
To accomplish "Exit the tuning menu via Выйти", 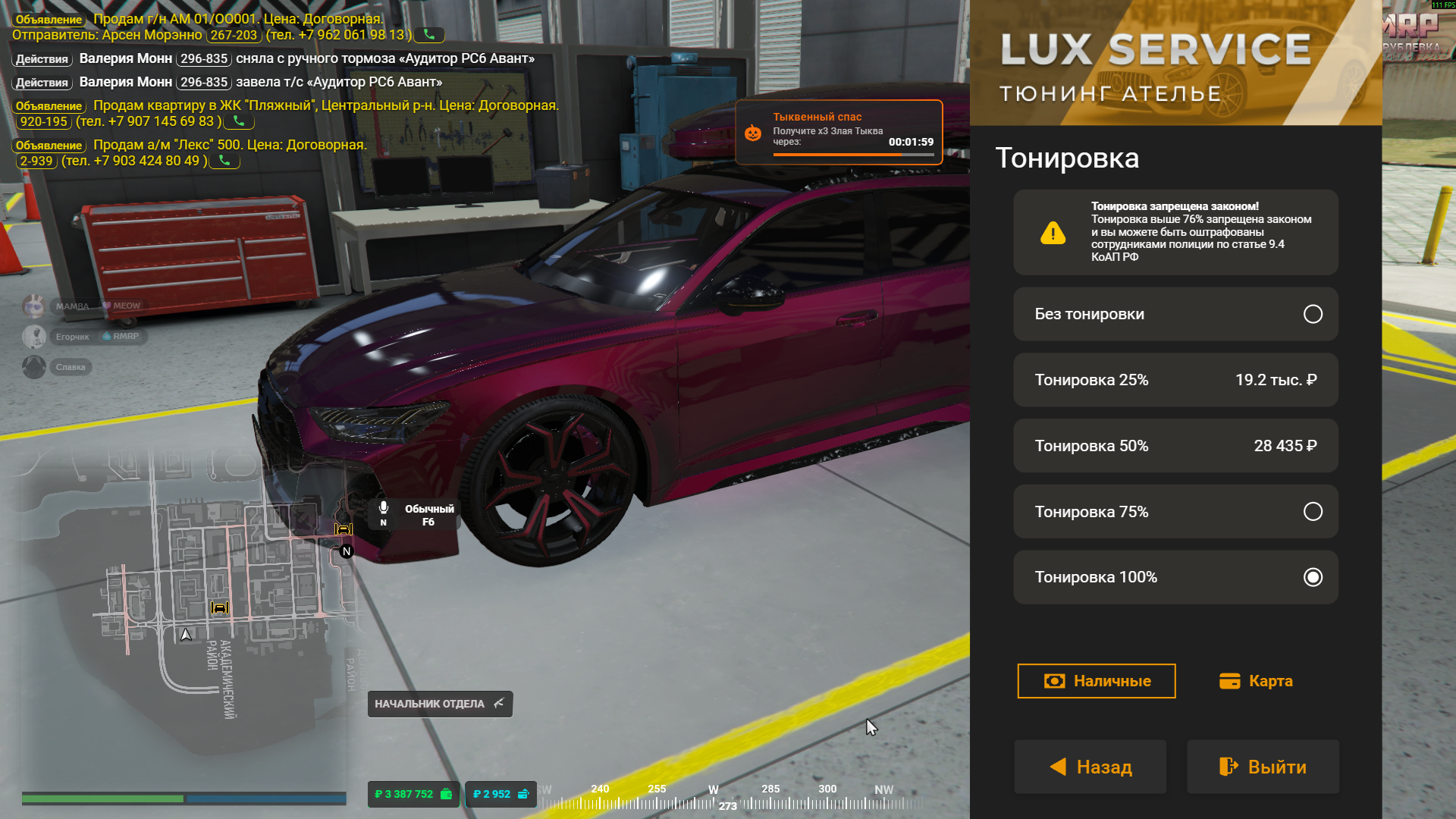I will [x=1263, y=767].
